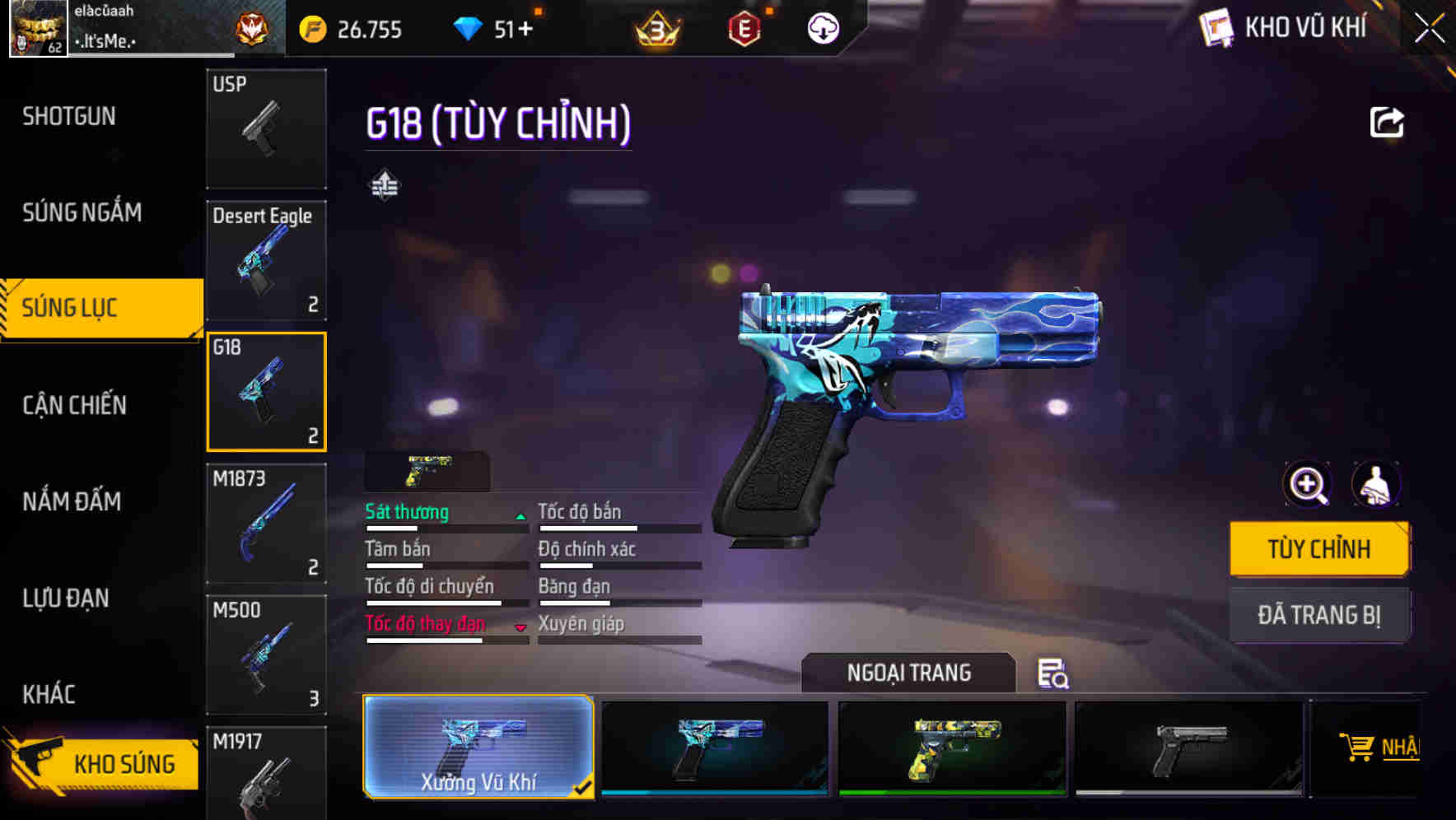Click the share icon near the weapon name
Screen dimensions: 1456x820
[x=1388, y=121]
